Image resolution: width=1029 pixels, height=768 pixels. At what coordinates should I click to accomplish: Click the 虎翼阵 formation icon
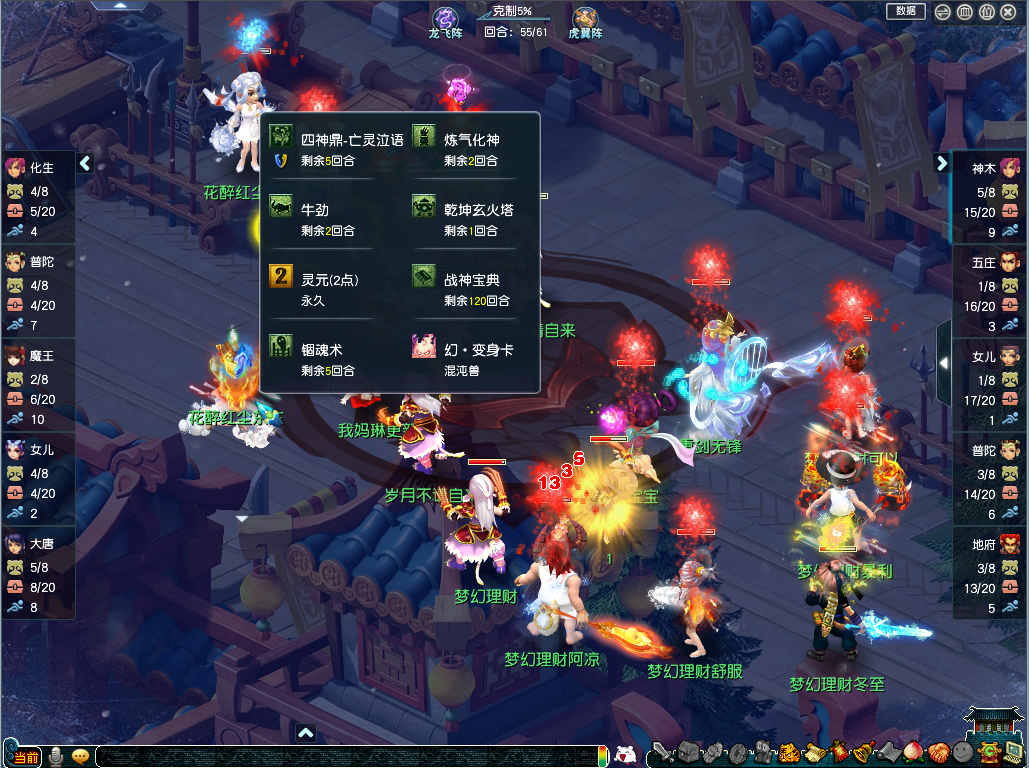pos(585,18)
